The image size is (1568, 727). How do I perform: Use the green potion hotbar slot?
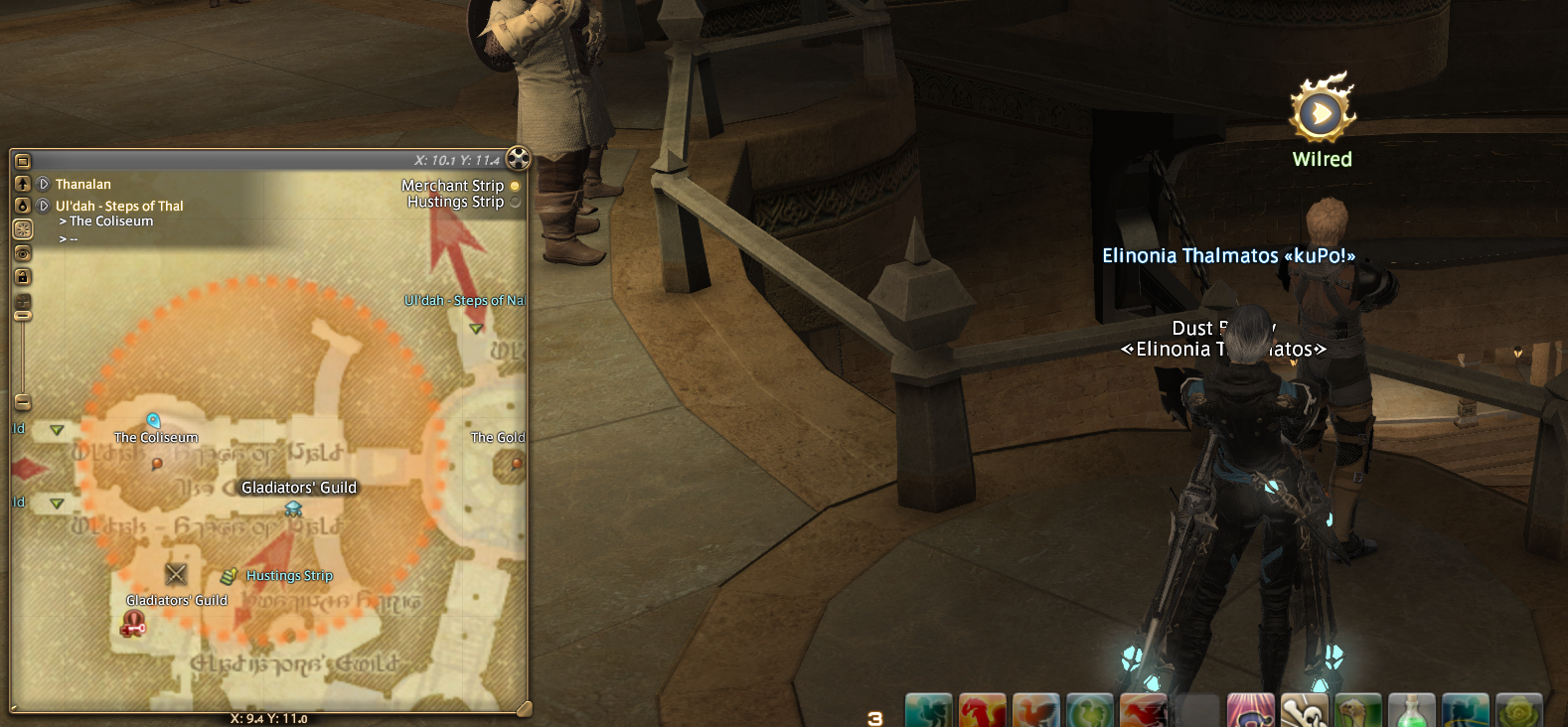pos(1411,711)
